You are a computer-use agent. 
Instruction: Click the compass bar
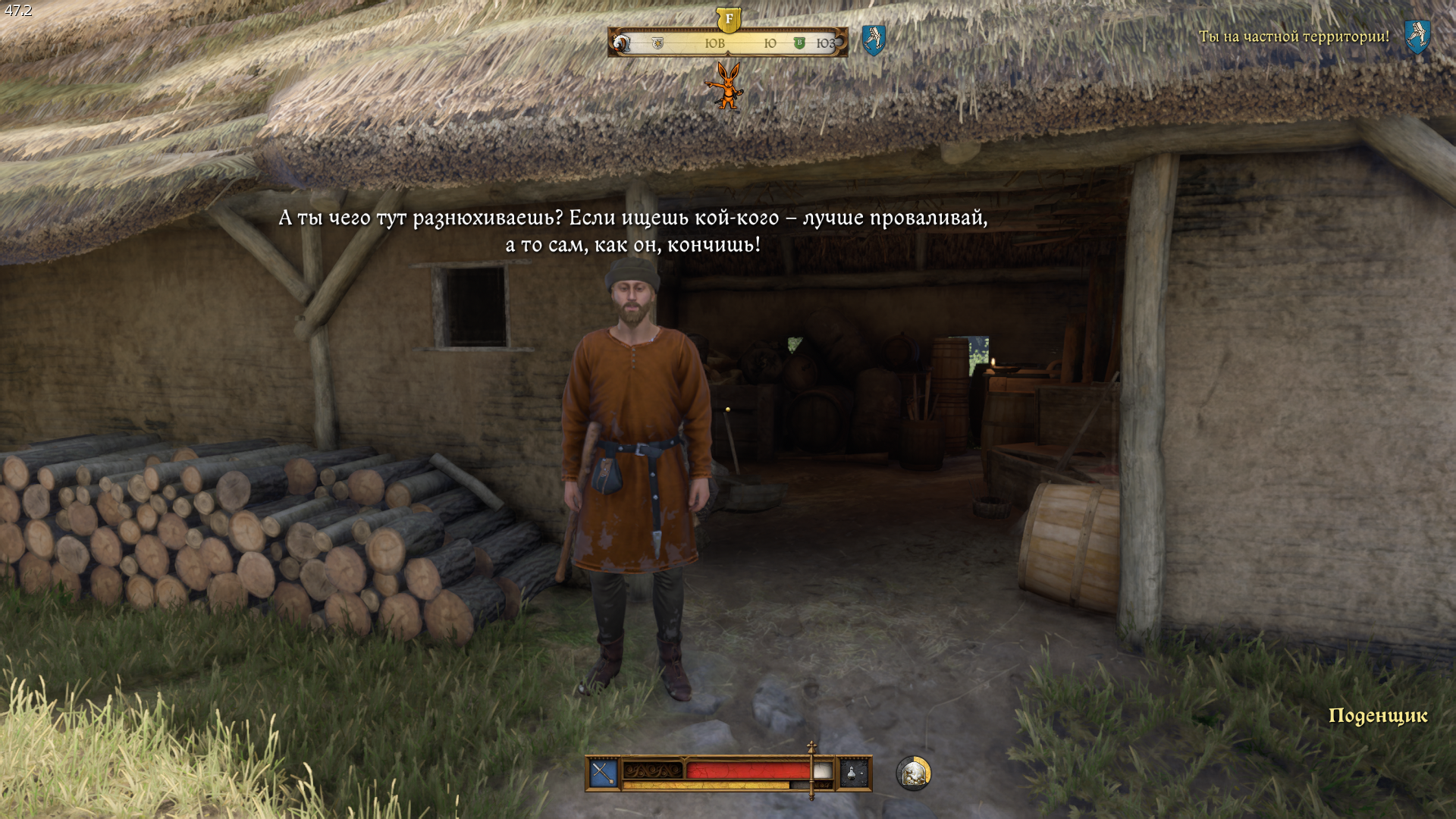[728, 43]
